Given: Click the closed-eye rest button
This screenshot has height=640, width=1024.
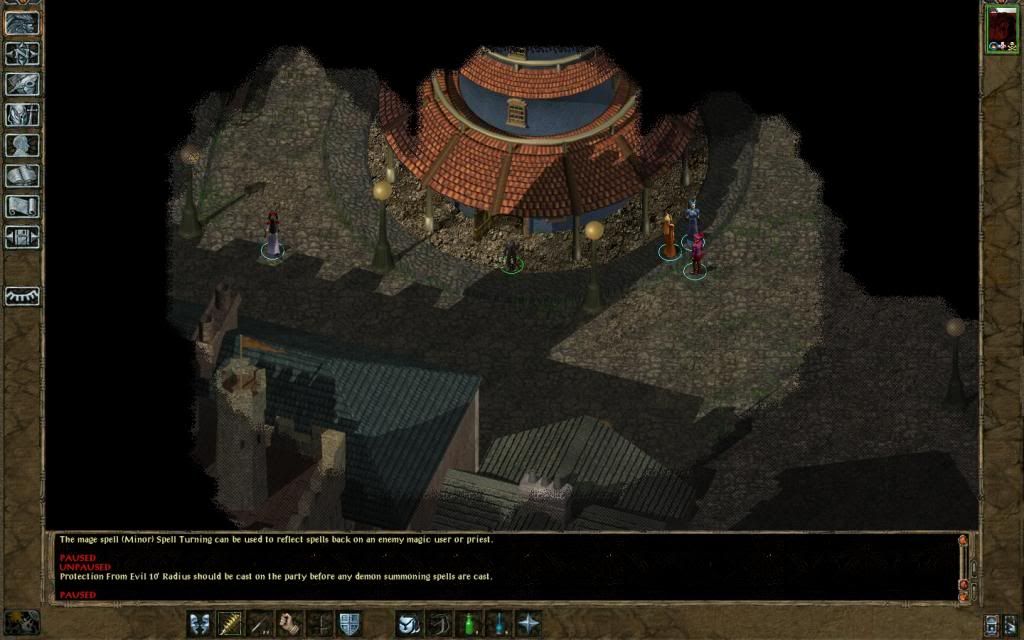Looking at the screenshot, I should pos(22,296).
